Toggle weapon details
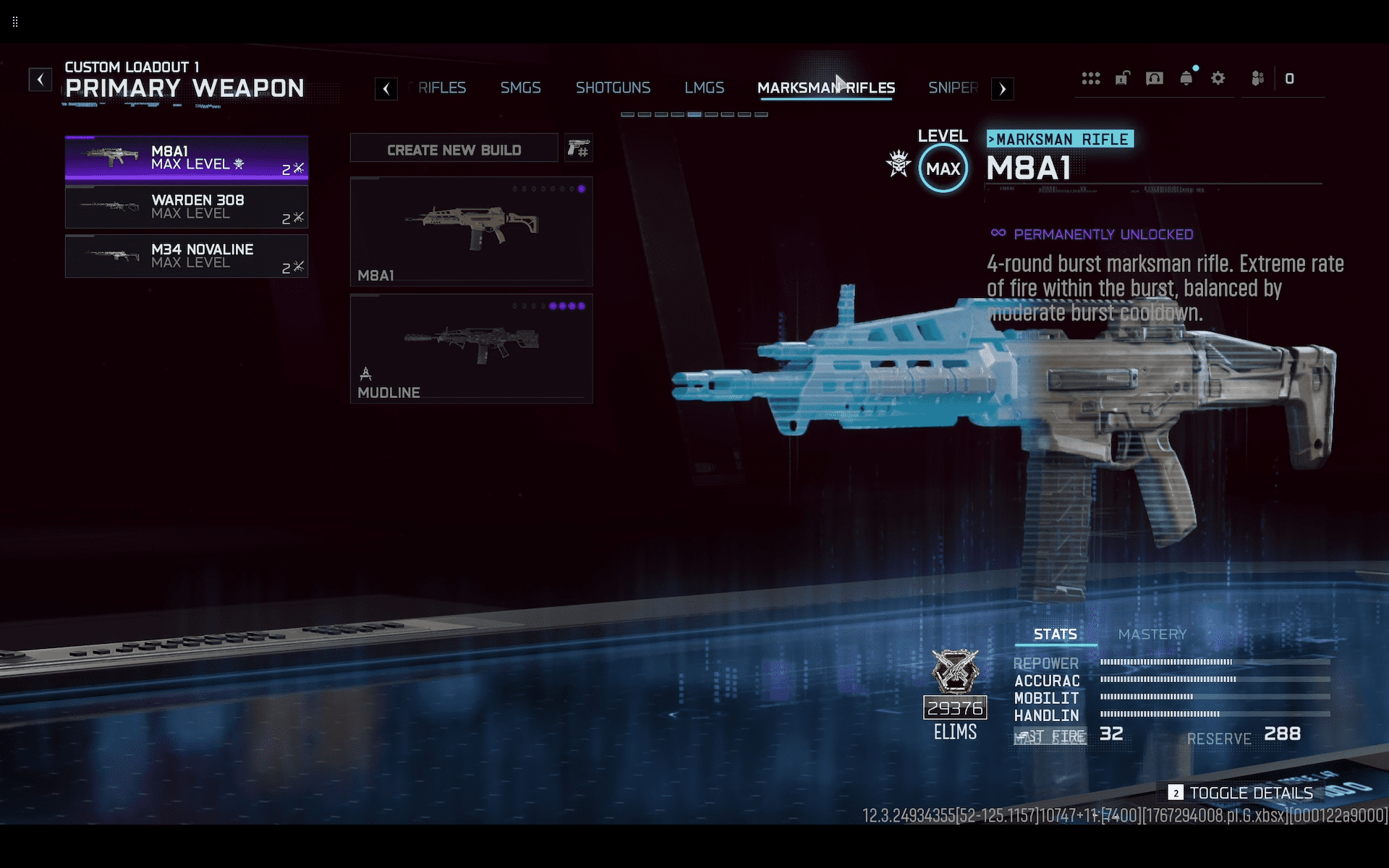The image size is (1389, 868). (x=1241, y=793)
